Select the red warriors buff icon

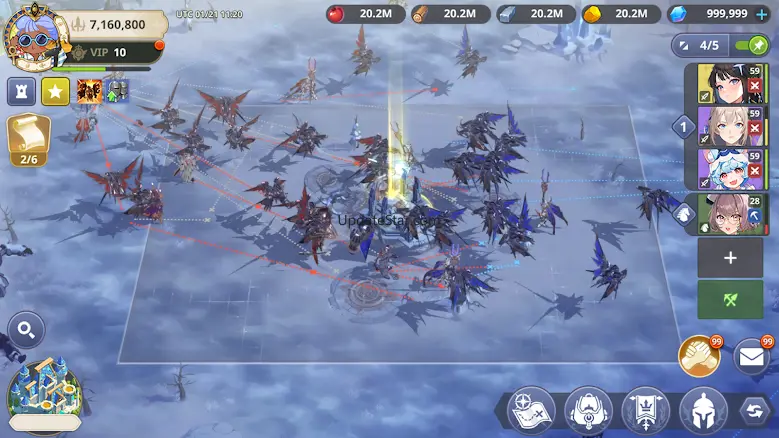tap(90, 92)
